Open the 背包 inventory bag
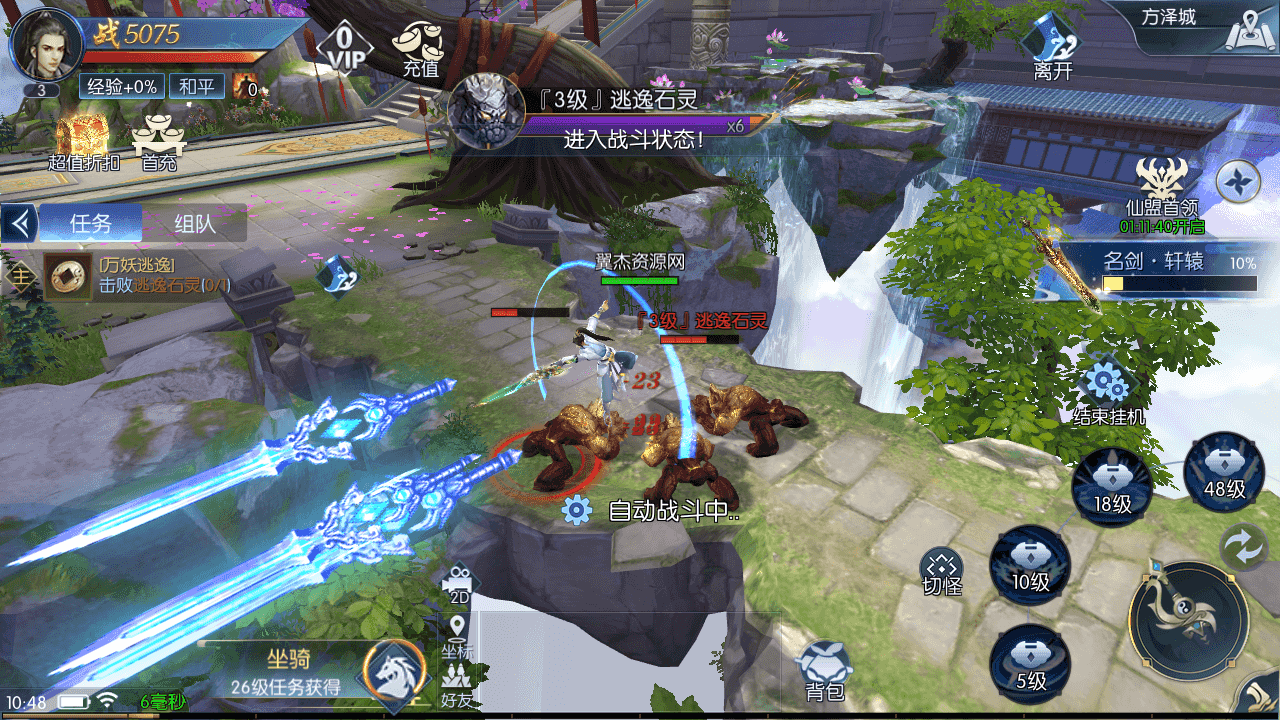The image size is (1280, 720). [x=825, y=670]
